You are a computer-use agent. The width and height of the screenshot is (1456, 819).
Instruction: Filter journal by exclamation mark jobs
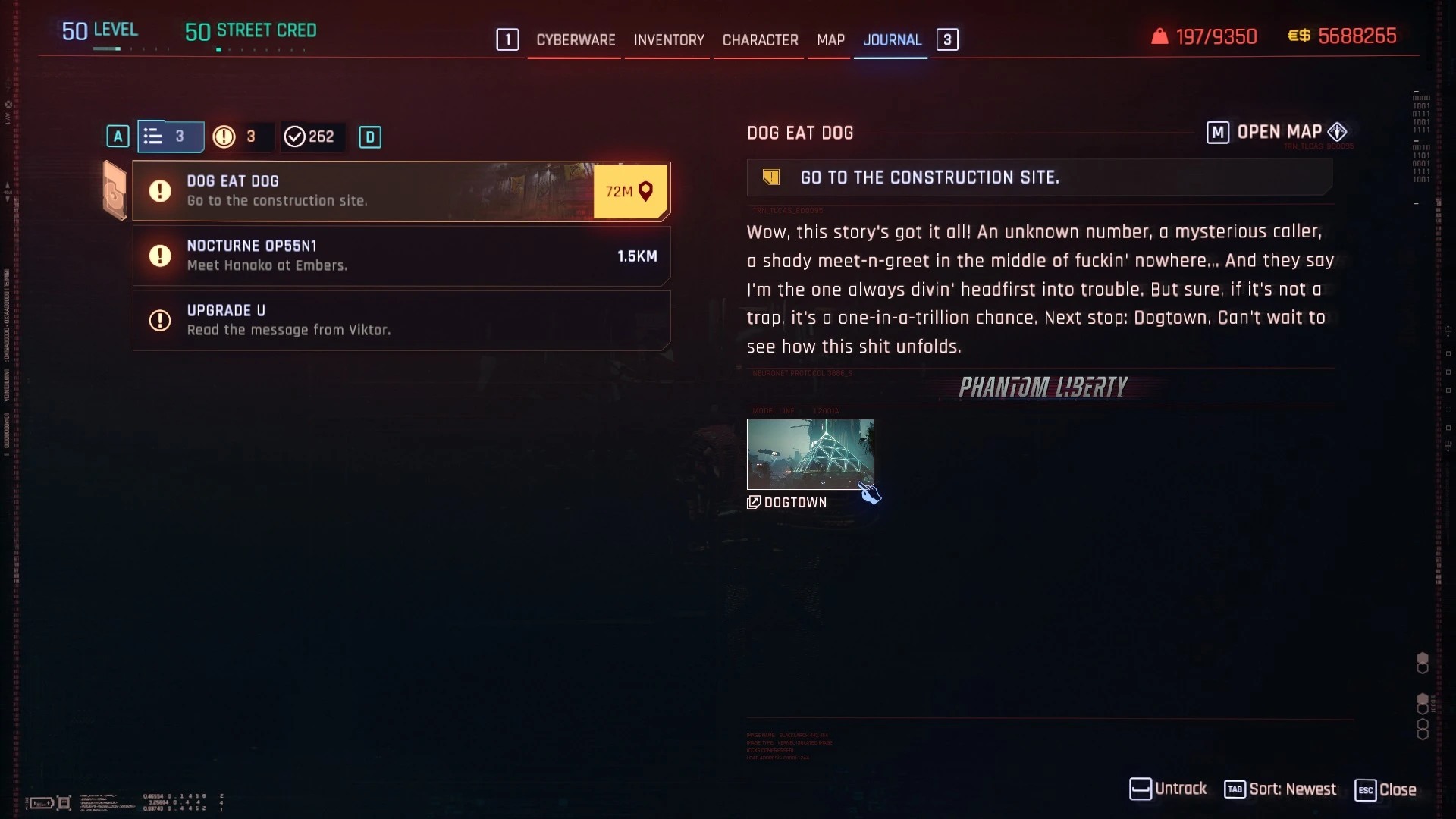coord(237,136)
